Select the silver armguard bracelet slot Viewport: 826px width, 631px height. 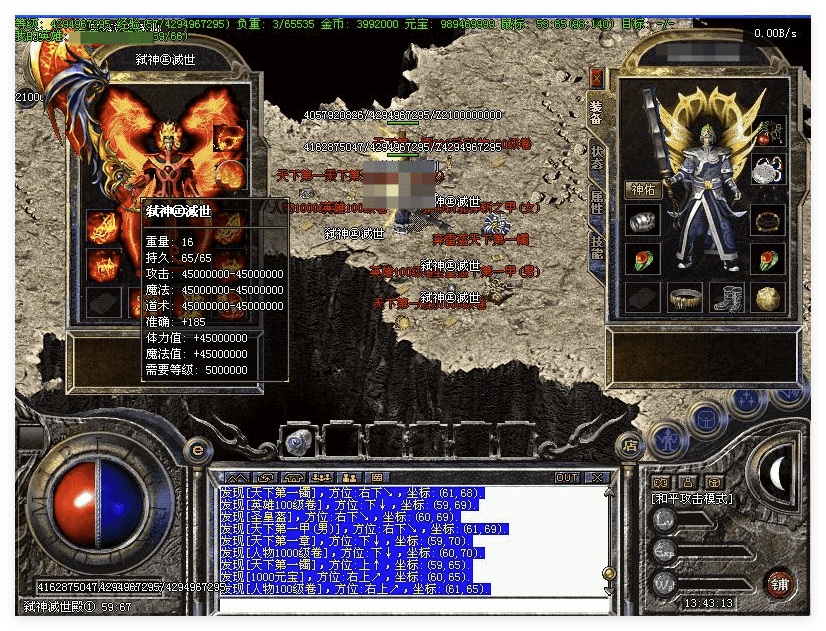[x=642, y=221]
